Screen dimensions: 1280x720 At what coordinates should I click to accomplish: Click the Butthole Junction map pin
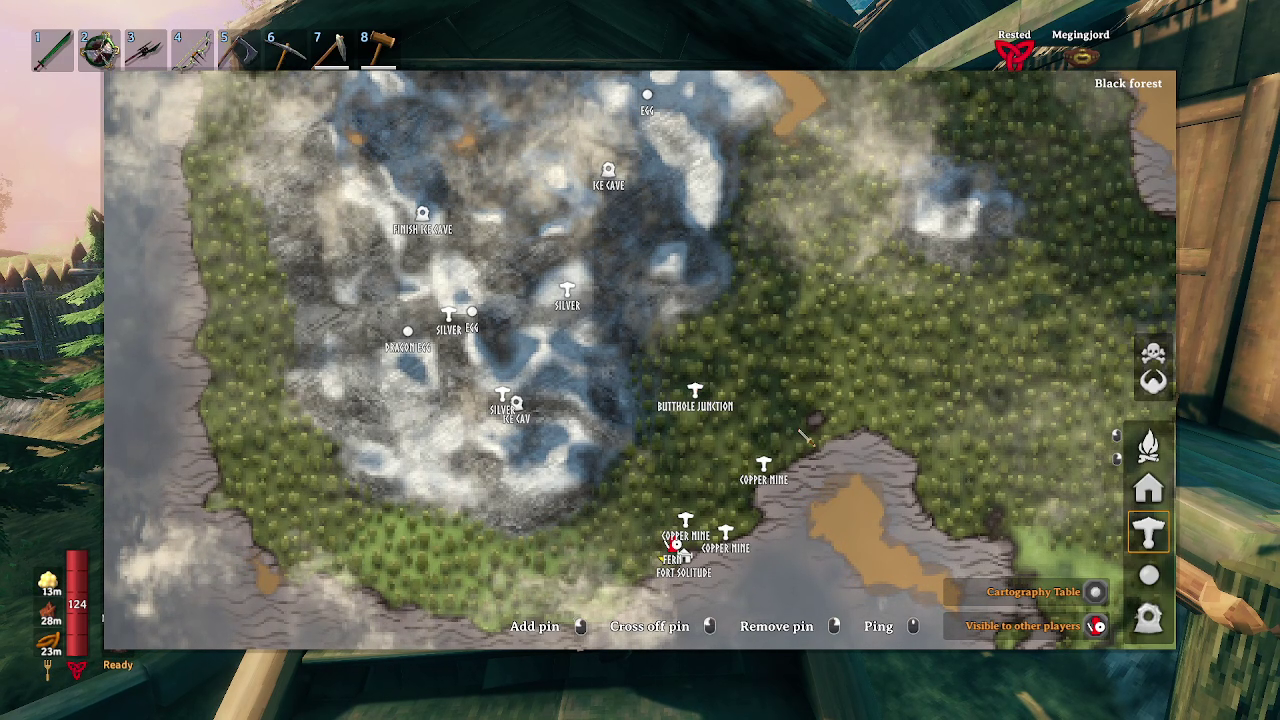(x=695, y=391)
